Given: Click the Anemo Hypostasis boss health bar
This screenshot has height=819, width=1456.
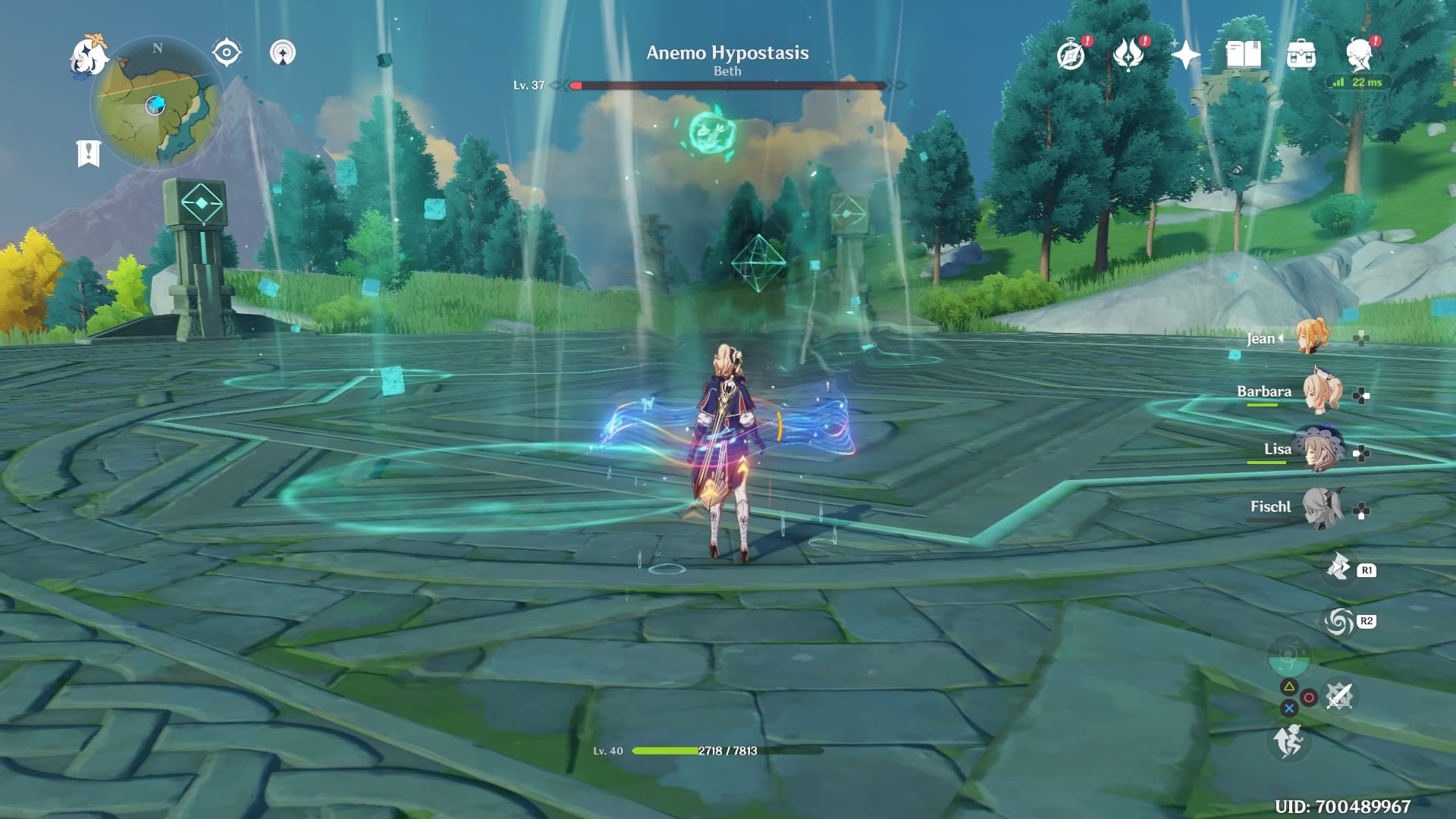Looking at the screenshot, I should coord(728,85).
